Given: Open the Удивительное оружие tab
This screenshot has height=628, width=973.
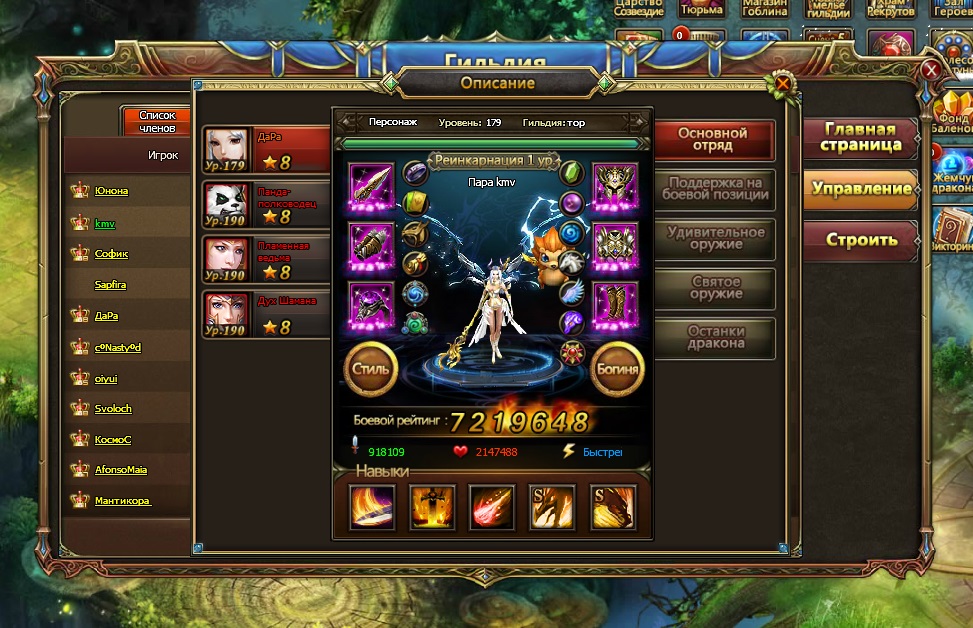Looking at the screenshot, I should (x=715, y=238).
